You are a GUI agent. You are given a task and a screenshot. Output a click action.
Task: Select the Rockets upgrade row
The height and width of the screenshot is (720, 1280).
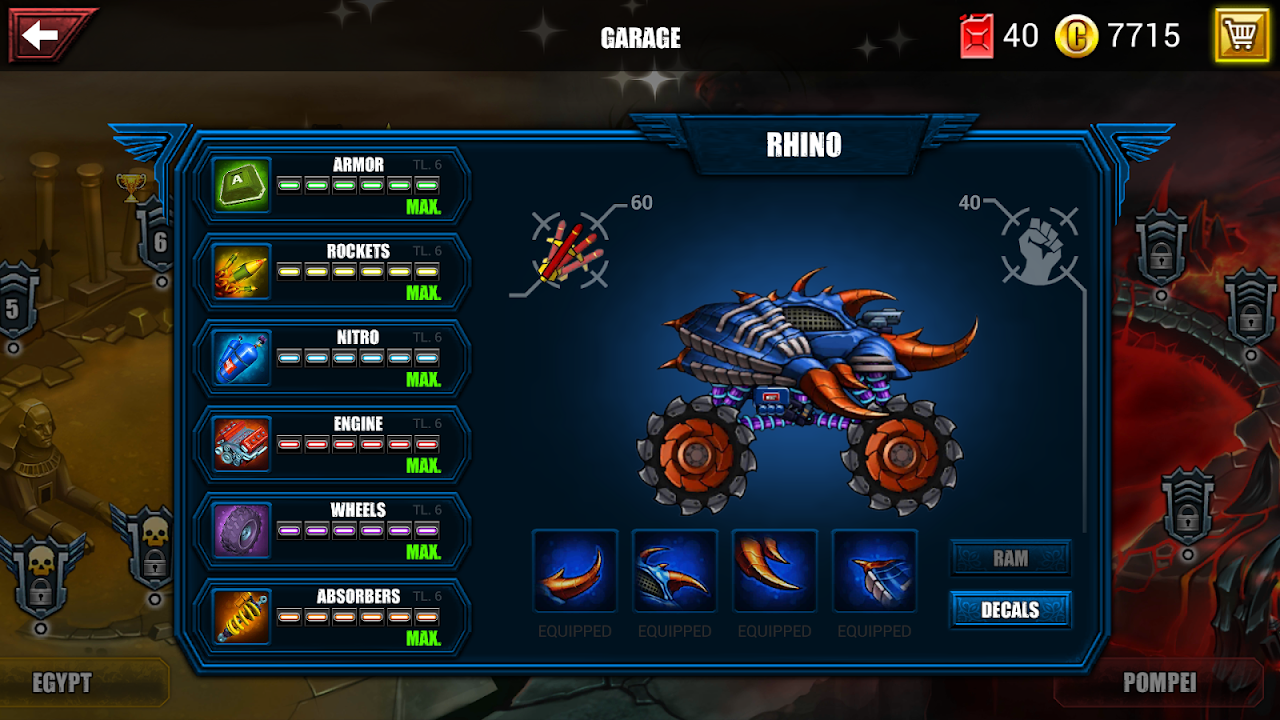[335, 272]
